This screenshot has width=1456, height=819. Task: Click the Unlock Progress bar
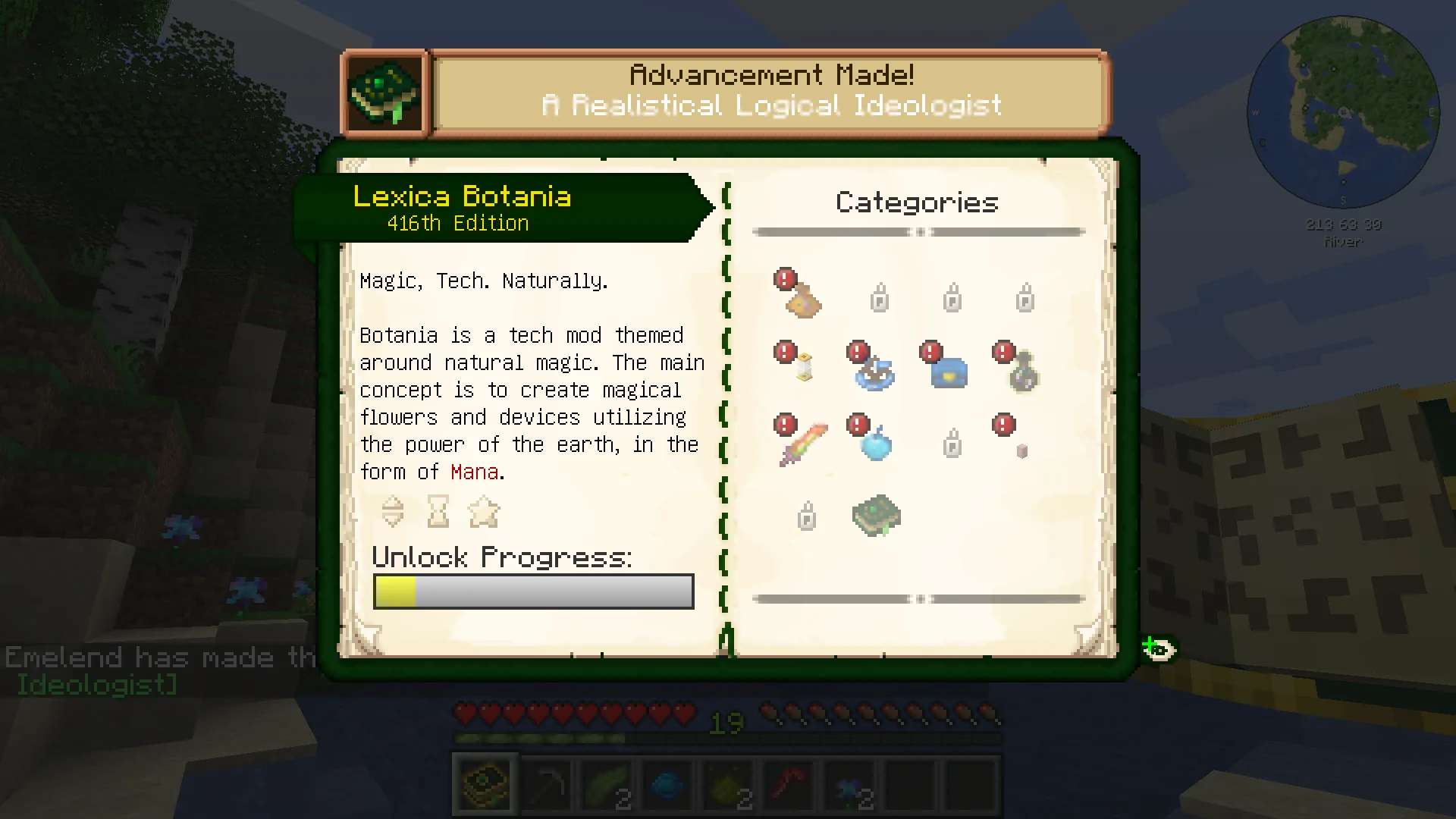[533, 591]
